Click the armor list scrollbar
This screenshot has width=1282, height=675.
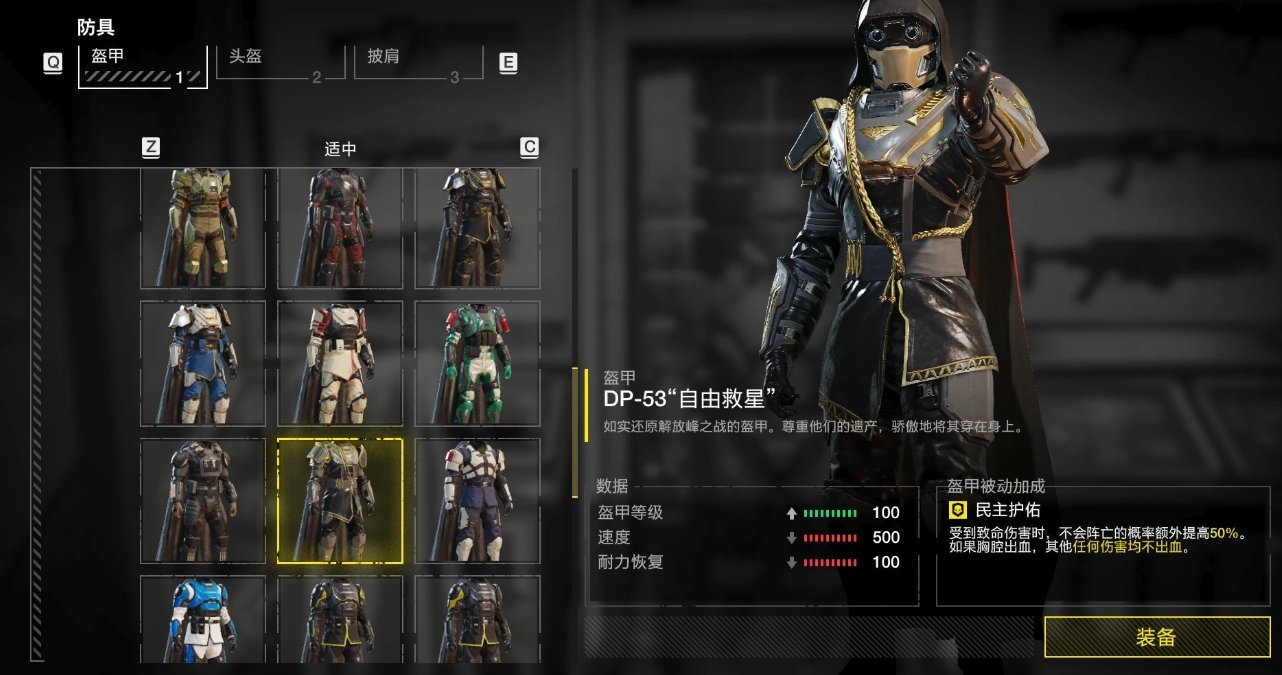pos(575,432)
